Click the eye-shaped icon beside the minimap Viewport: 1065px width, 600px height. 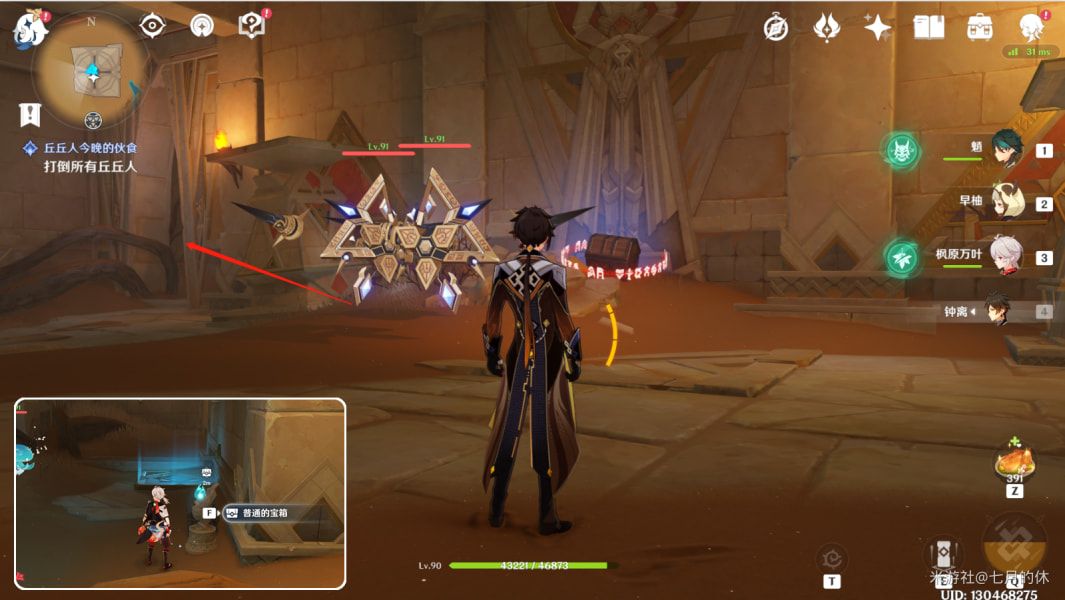tap(152, 26)
